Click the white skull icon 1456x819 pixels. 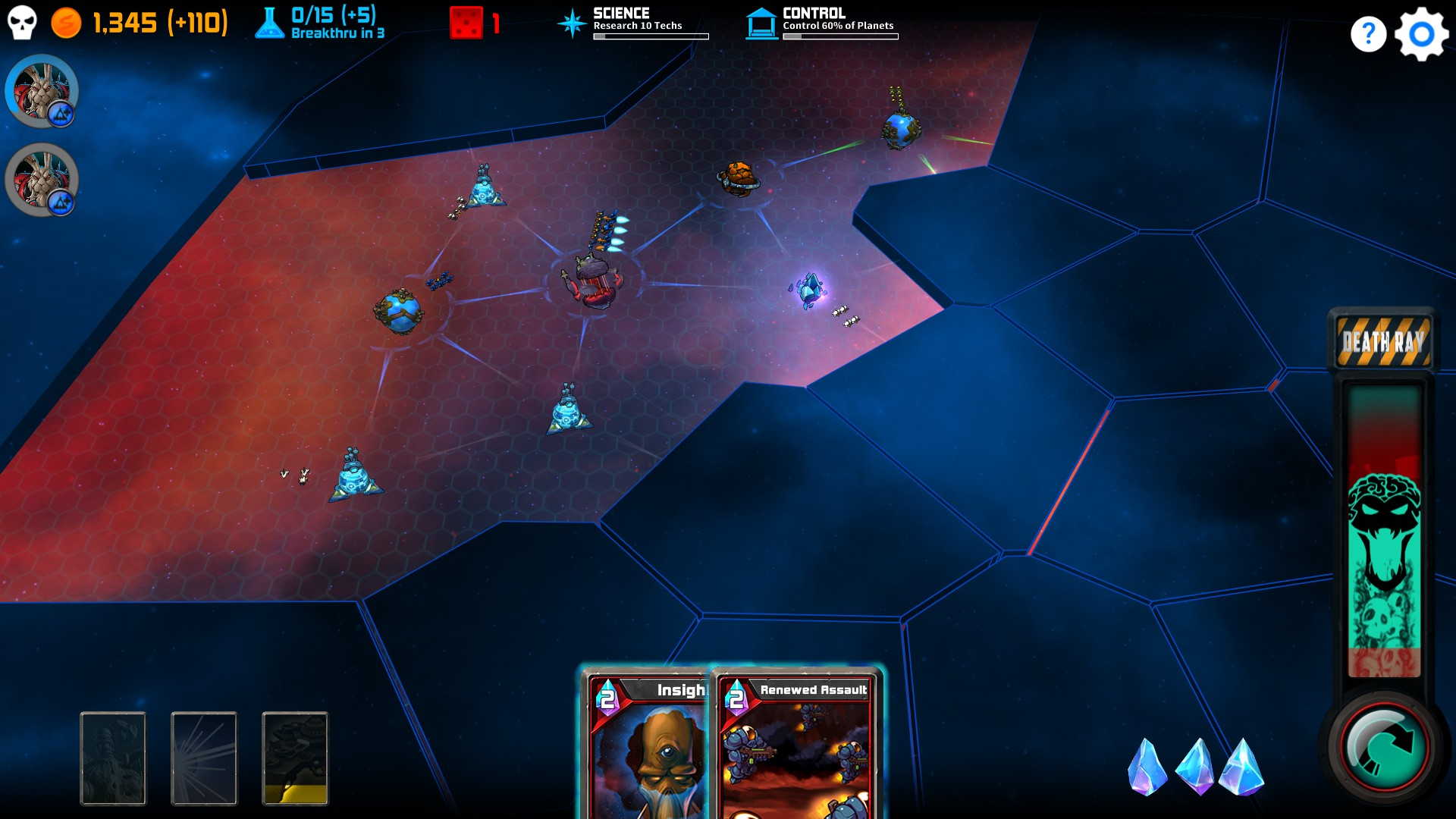click(x=22, y=23)
